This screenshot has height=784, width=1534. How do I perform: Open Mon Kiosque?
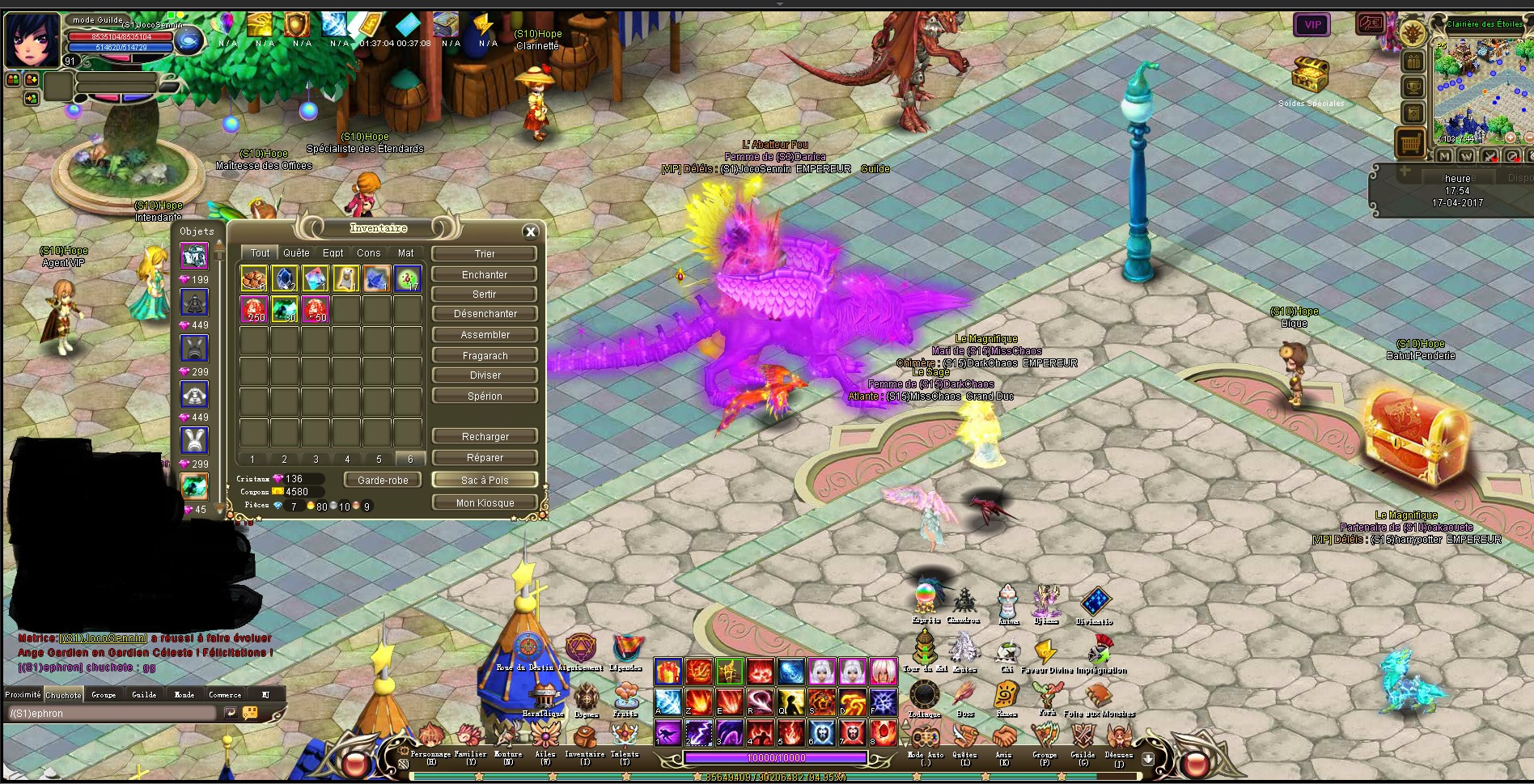(x=485, y=503)
